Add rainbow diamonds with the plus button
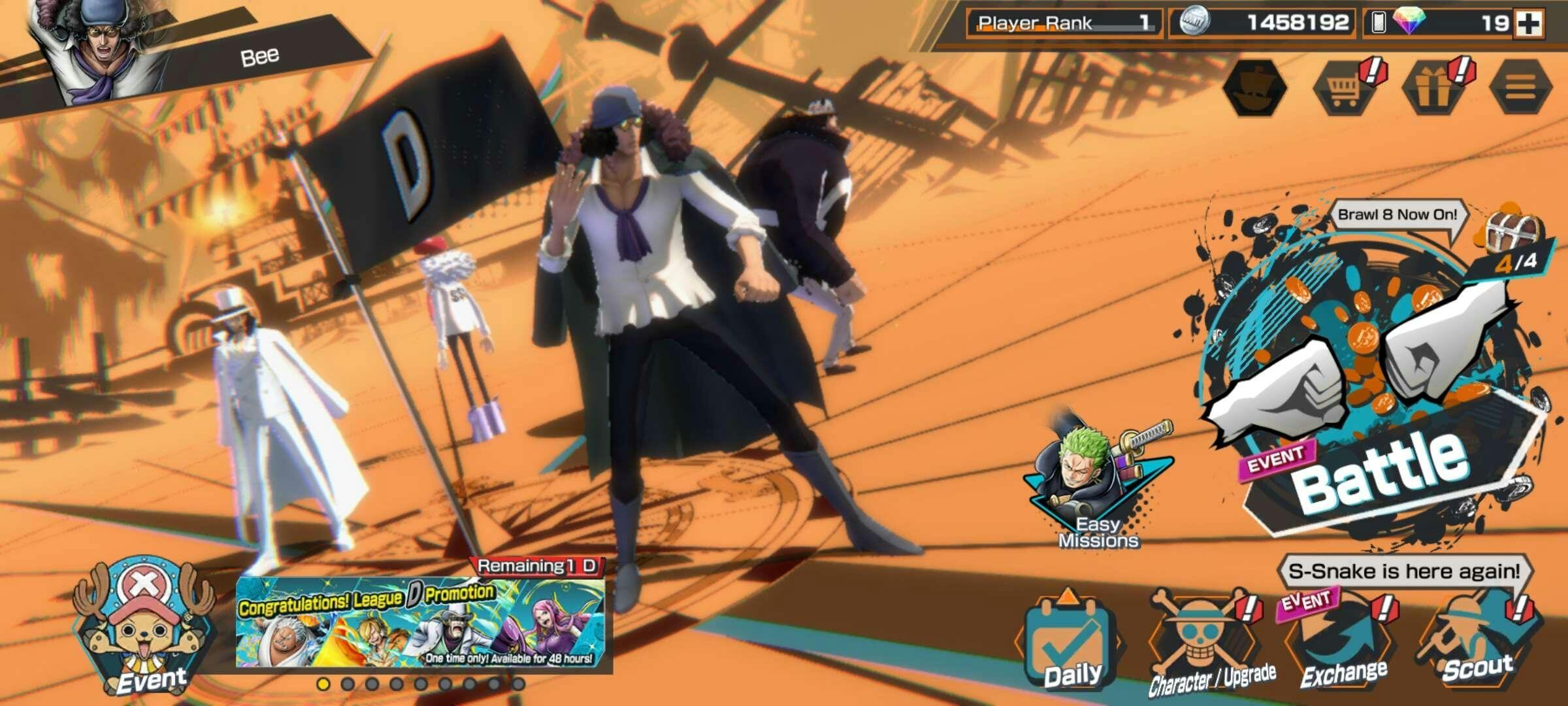This screenshot has width=1568, height=706. point(1529,24)
